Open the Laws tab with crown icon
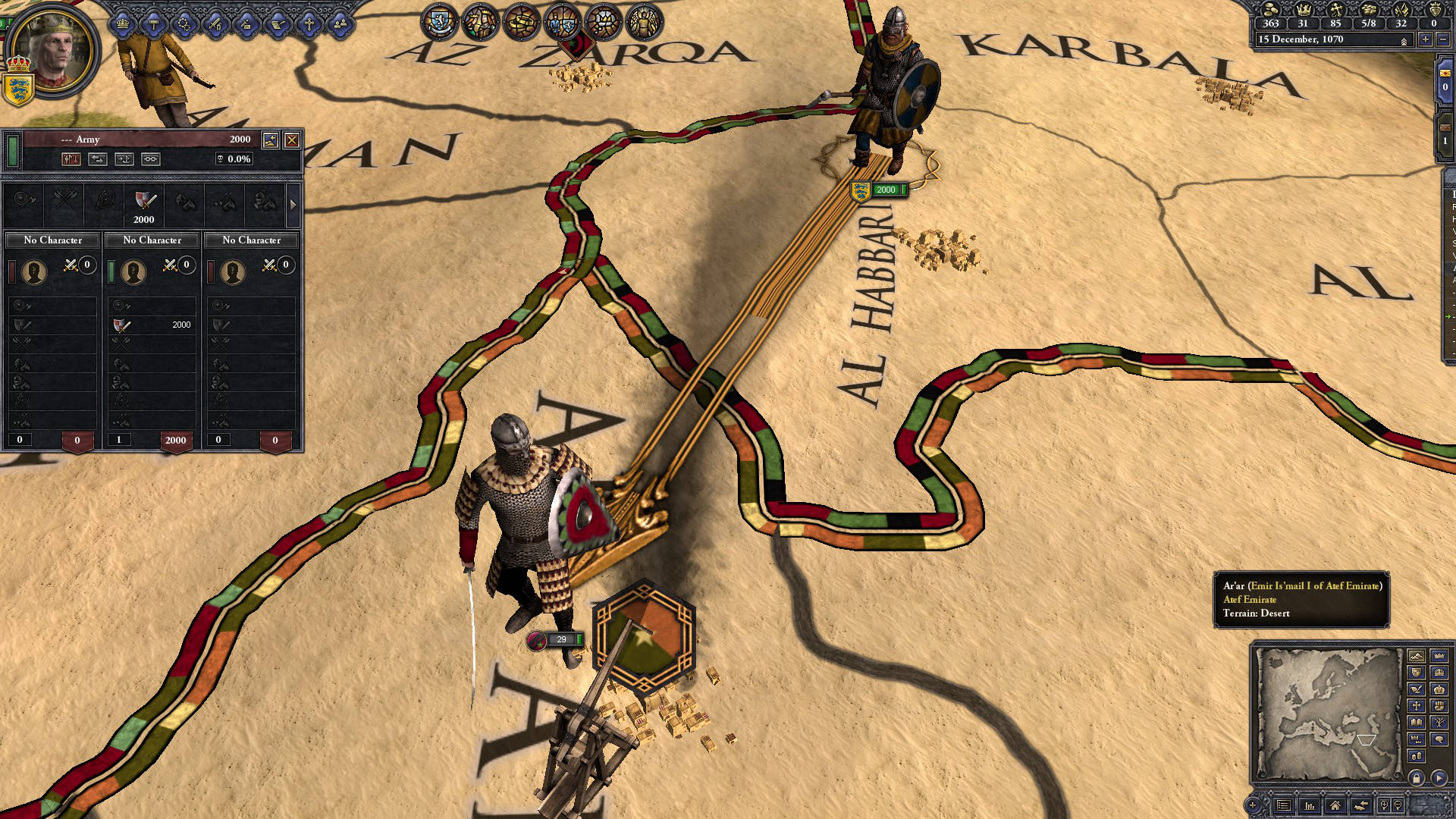 [x=122, y=24]
